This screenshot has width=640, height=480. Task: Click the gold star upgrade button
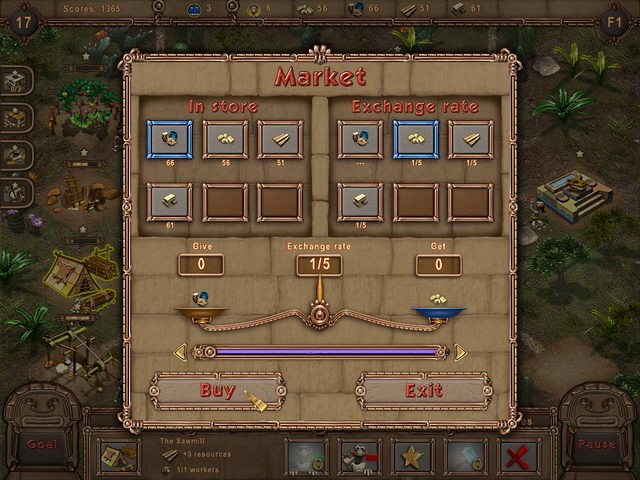412,456
